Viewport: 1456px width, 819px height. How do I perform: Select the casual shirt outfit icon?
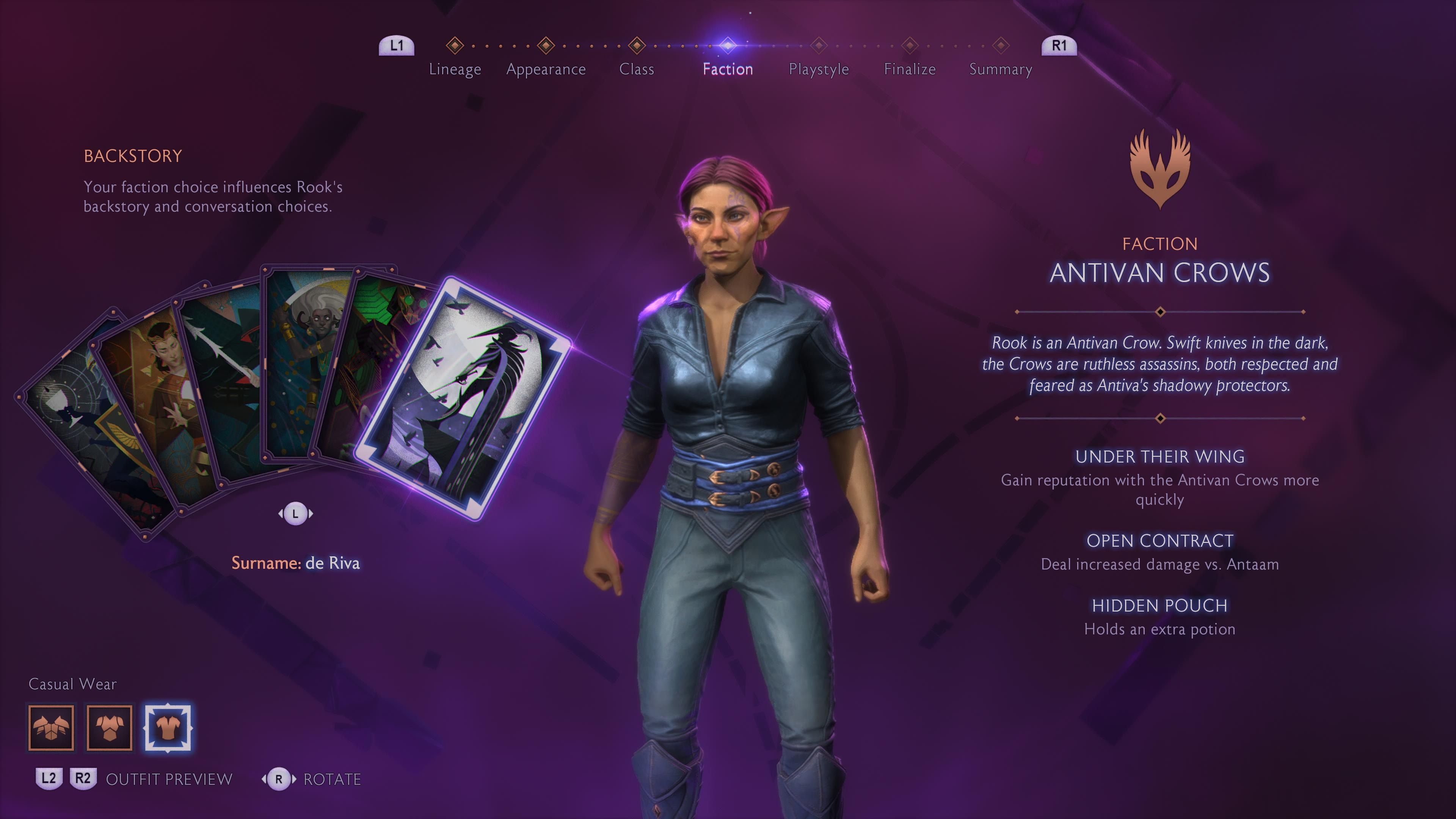[168, 728]
